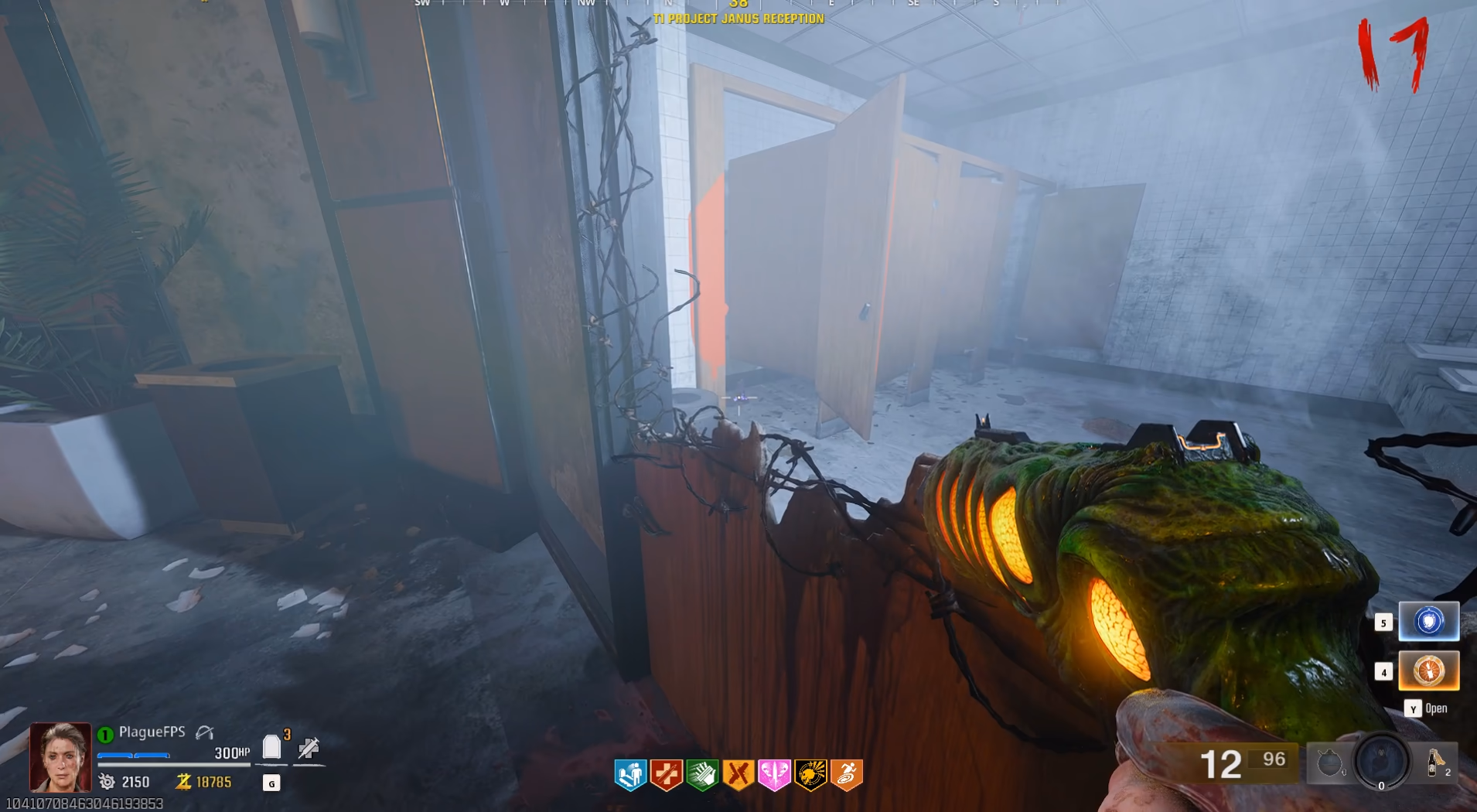
Task: Click the orange Stamin-Up running man icon
Action: coord(847,775)
